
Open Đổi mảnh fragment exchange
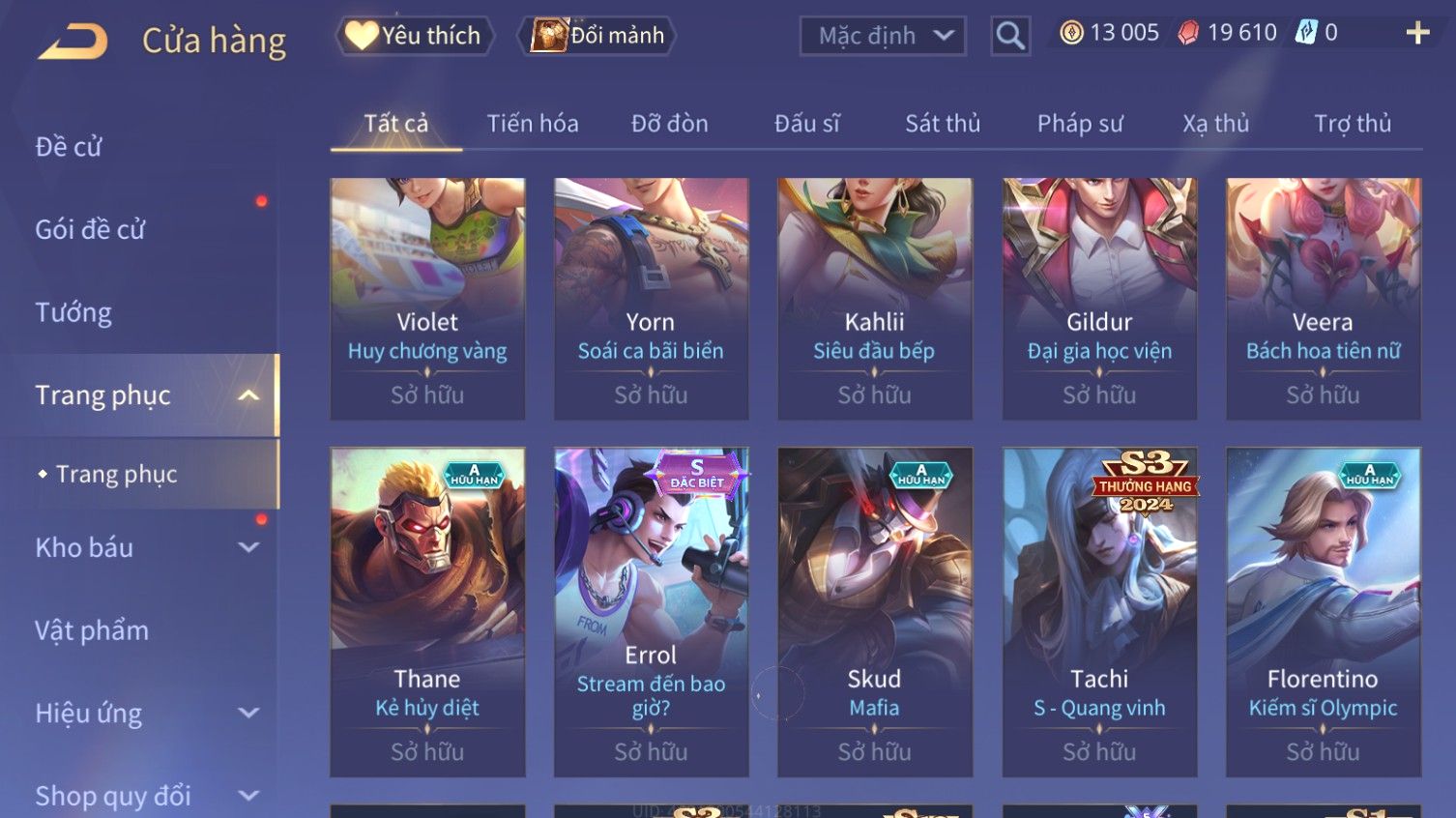598,36
